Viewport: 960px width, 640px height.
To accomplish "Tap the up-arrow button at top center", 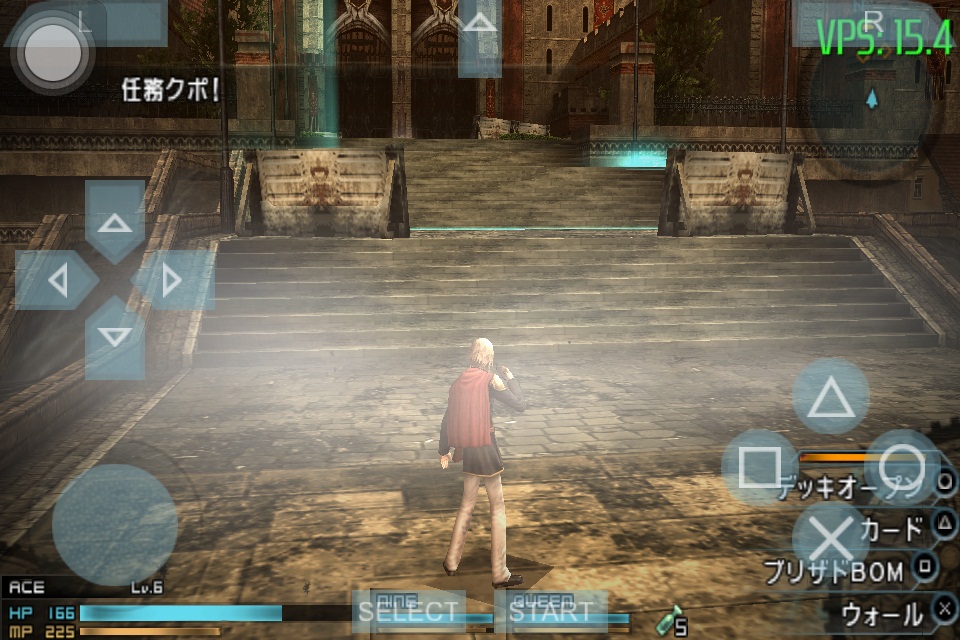I will (480, 38).
